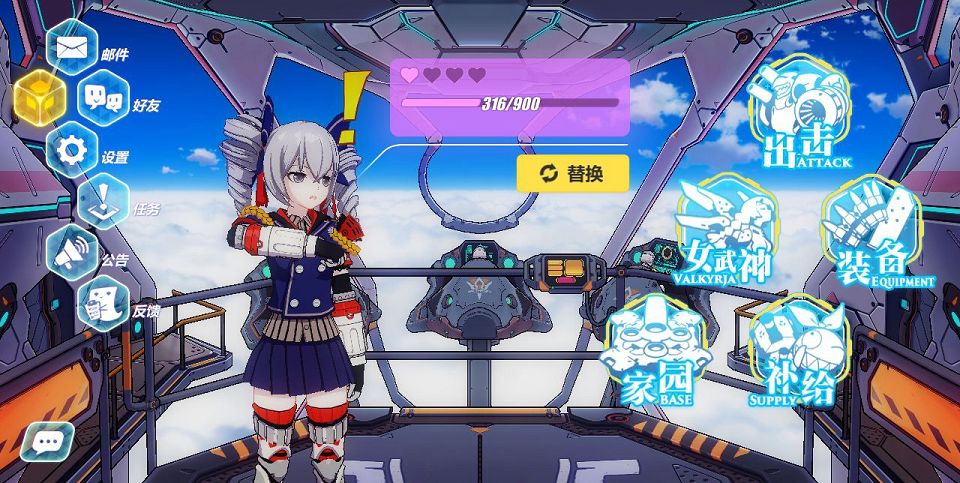This screenshot has height=483, width=960.
Task: Open the chat speech bubble
Action: point(47,440)
